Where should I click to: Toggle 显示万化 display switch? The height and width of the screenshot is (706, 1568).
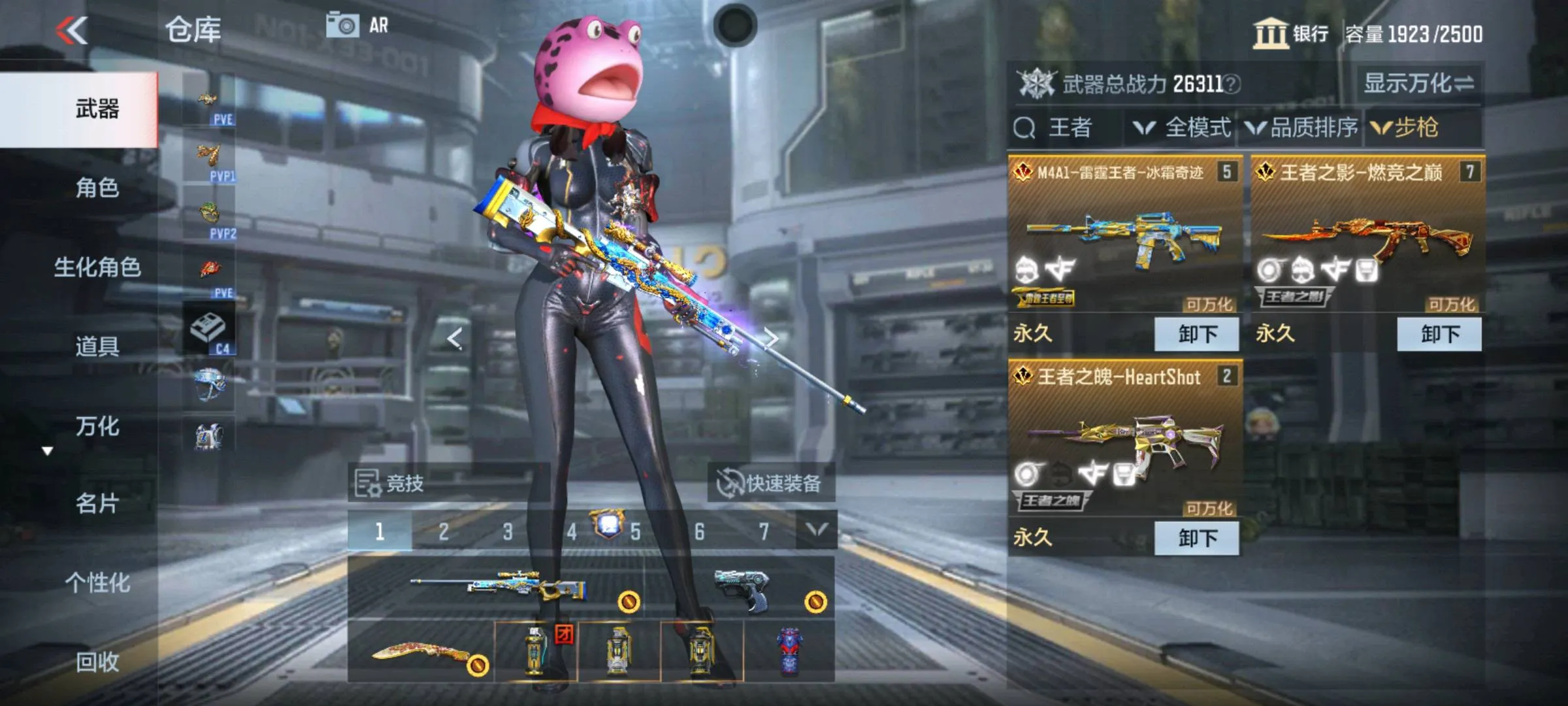coord(1418,84)
